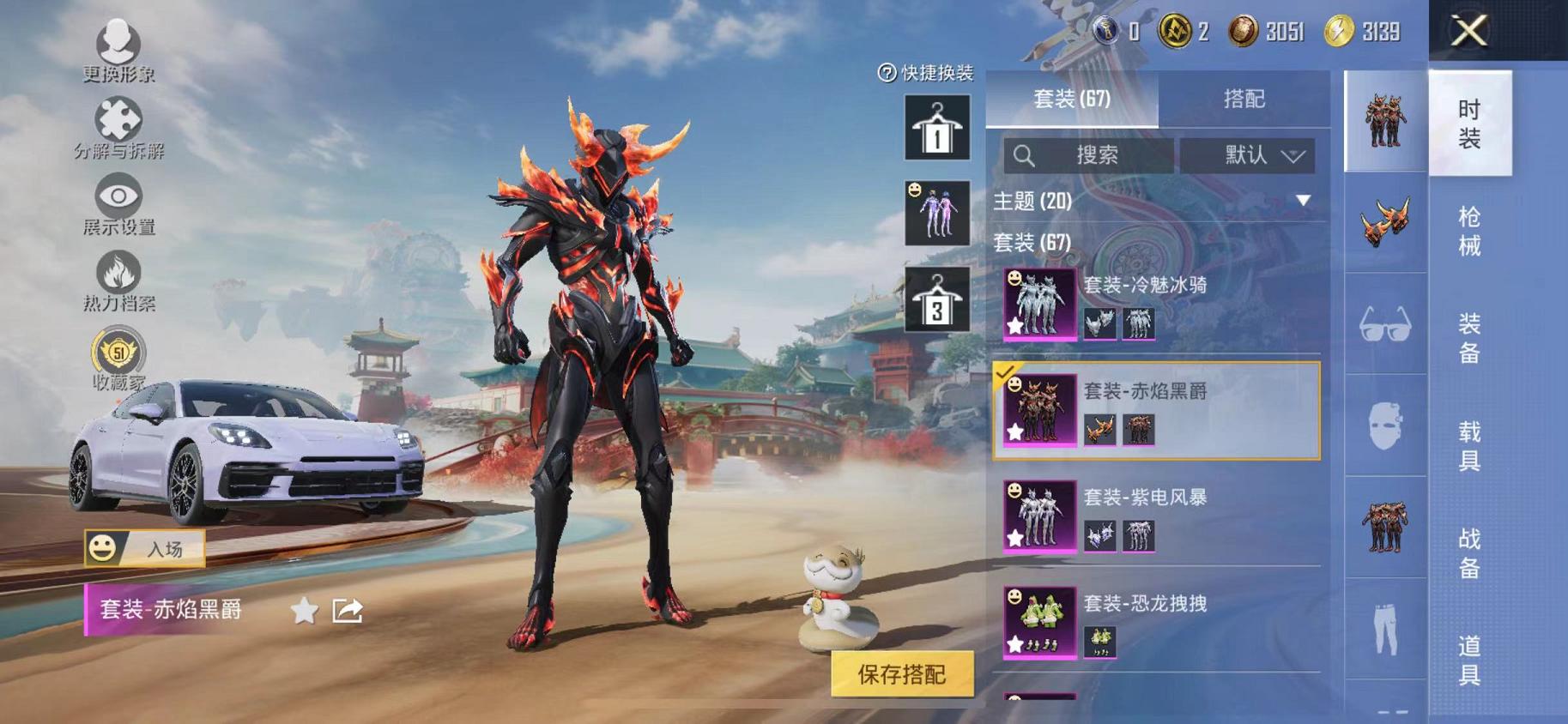Image resolution: width=1568 pixels, height=724 pixels.
Task: Open 展示设置 display settings eye icon
Action: click(x=120, y=196)
